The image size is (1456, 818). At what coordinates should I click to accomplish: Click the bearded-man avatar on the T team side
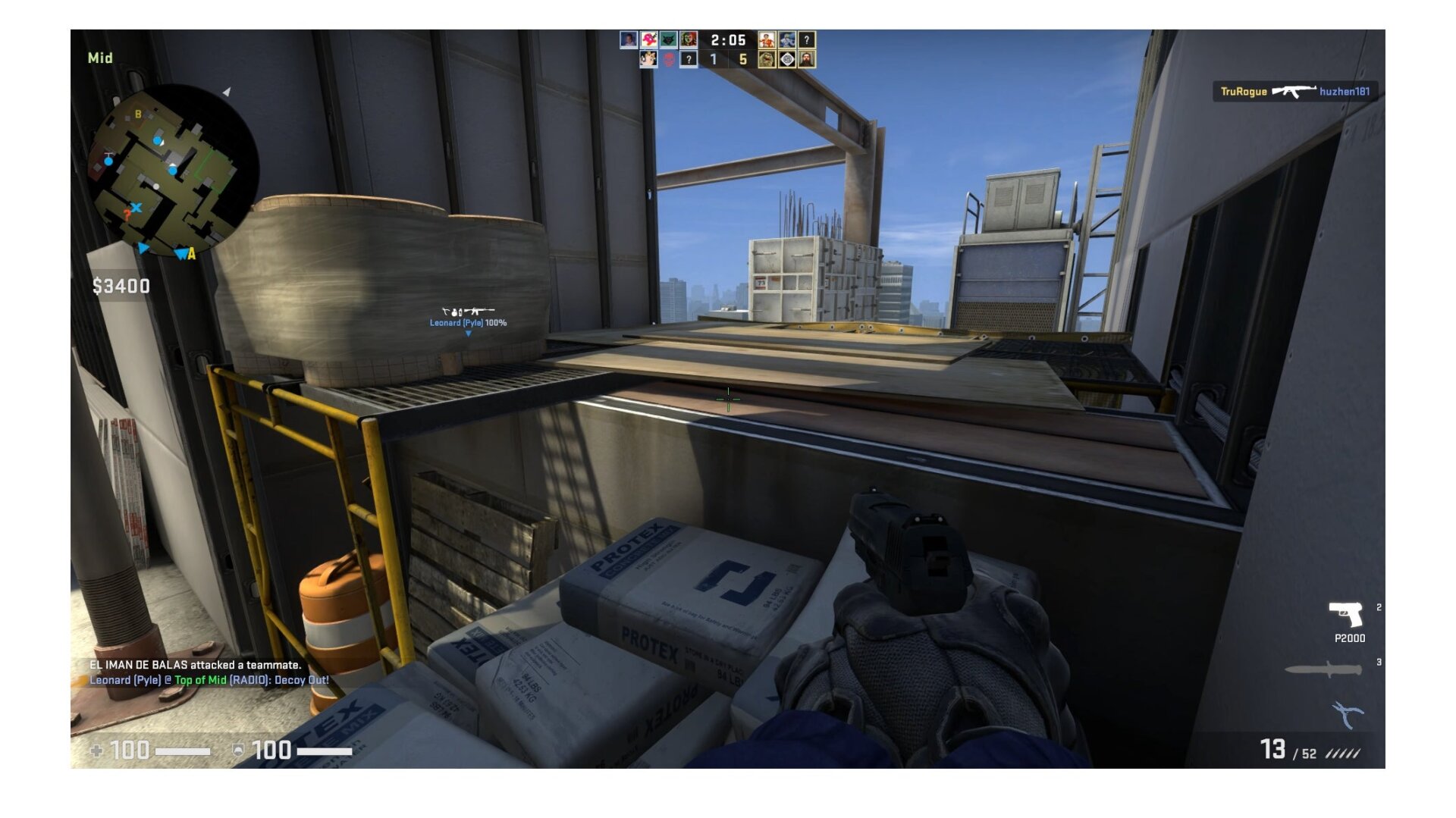[x=806, y=61]
